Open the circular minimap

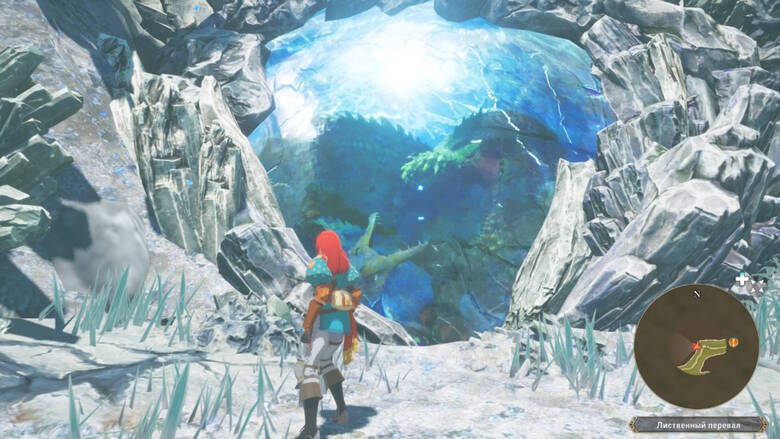(696, 346)
